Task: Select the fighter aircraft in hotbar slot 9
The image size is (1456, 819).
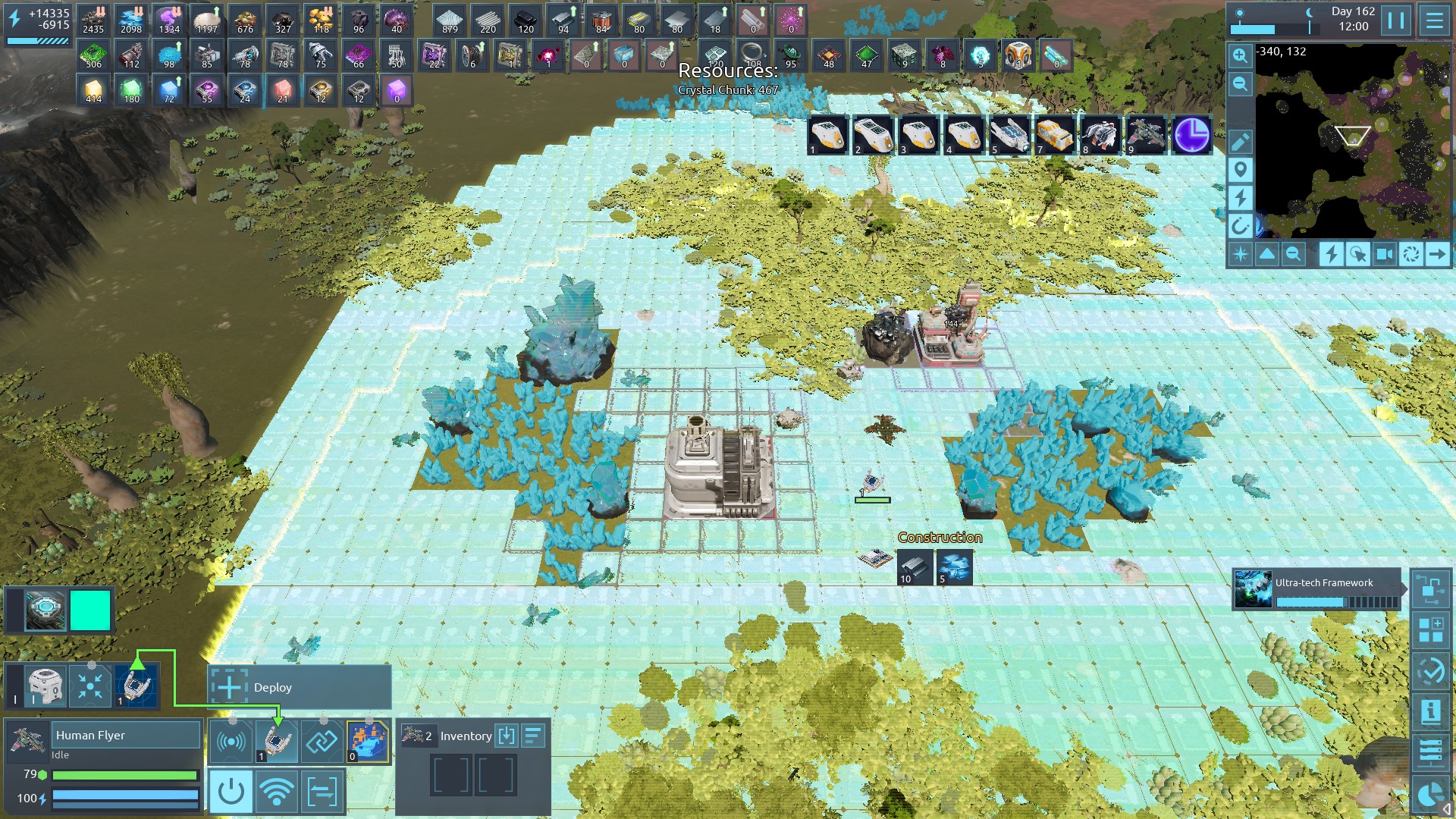Action: tap(1145, 136)
